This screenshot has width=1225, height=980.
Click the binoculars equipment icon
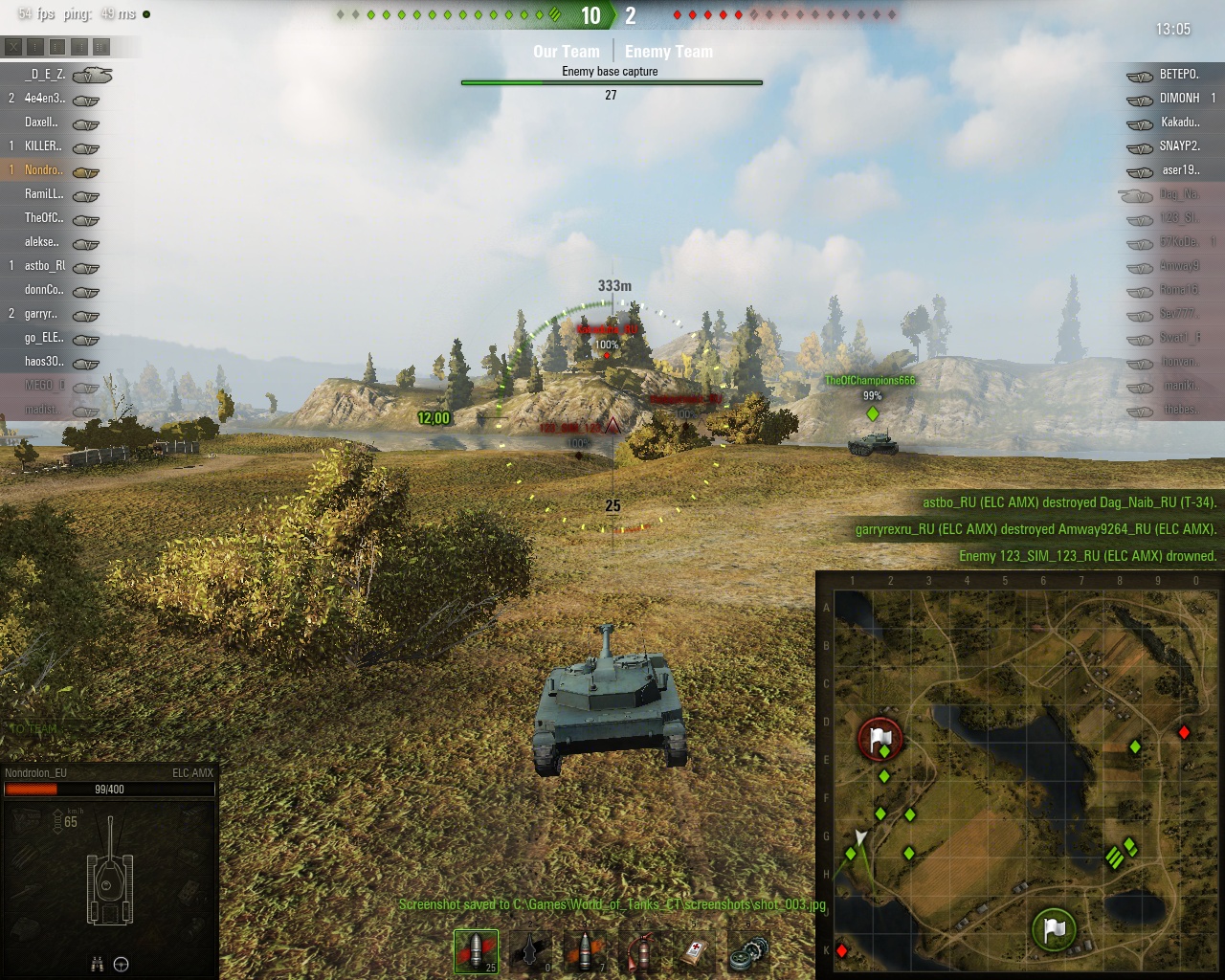coord(97,965)
